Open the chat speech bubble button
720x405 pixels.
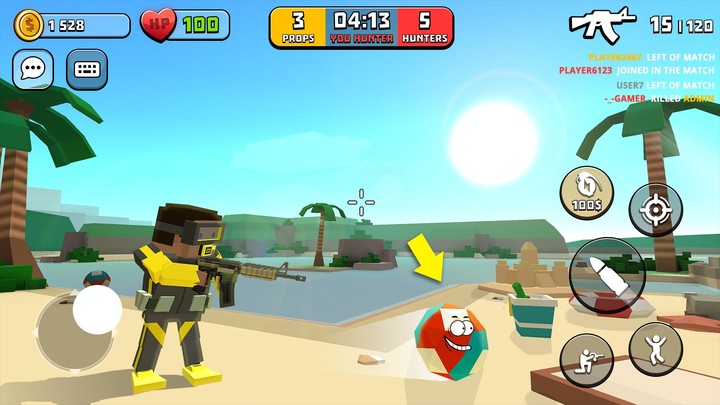click(x=33, y=70)
